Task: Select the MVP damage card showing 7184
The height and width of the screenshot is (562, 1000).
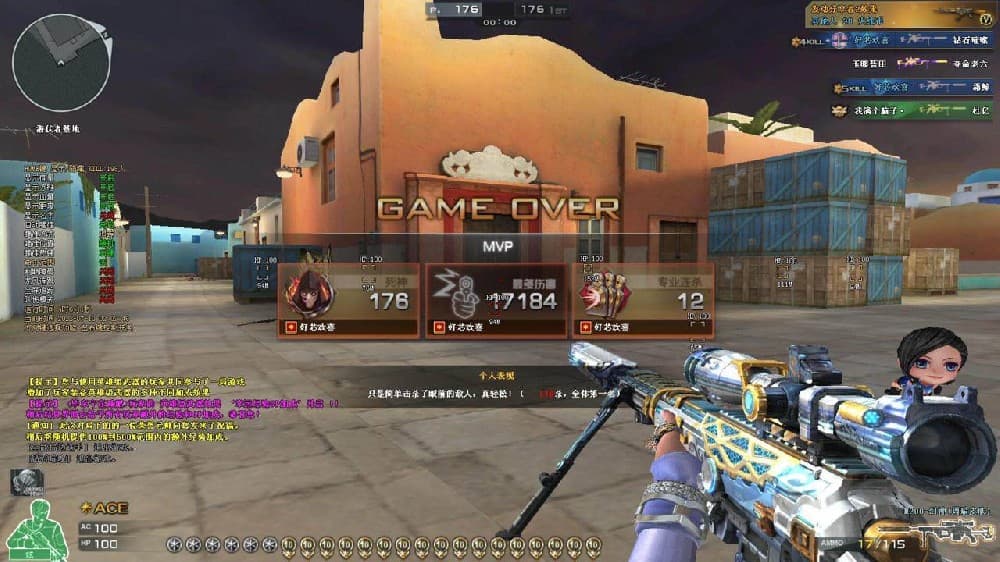Action: point(495,300)
